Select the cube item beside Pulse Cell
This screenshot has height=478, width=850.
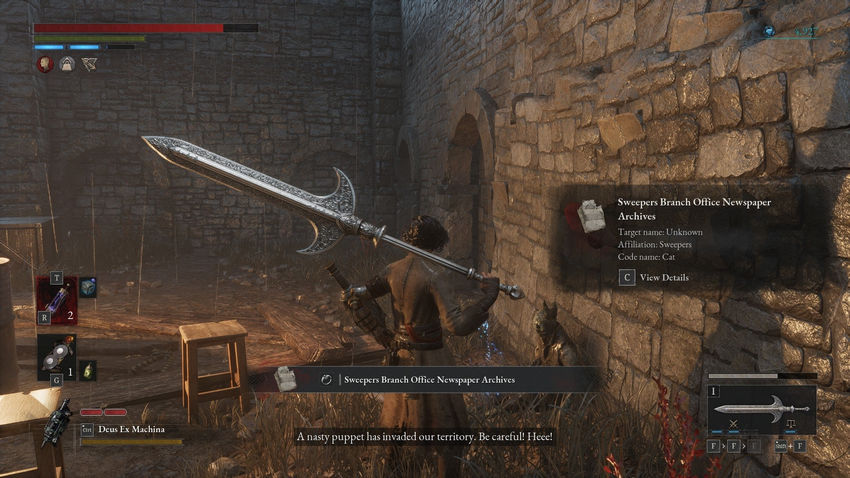(x=88, y=288)
